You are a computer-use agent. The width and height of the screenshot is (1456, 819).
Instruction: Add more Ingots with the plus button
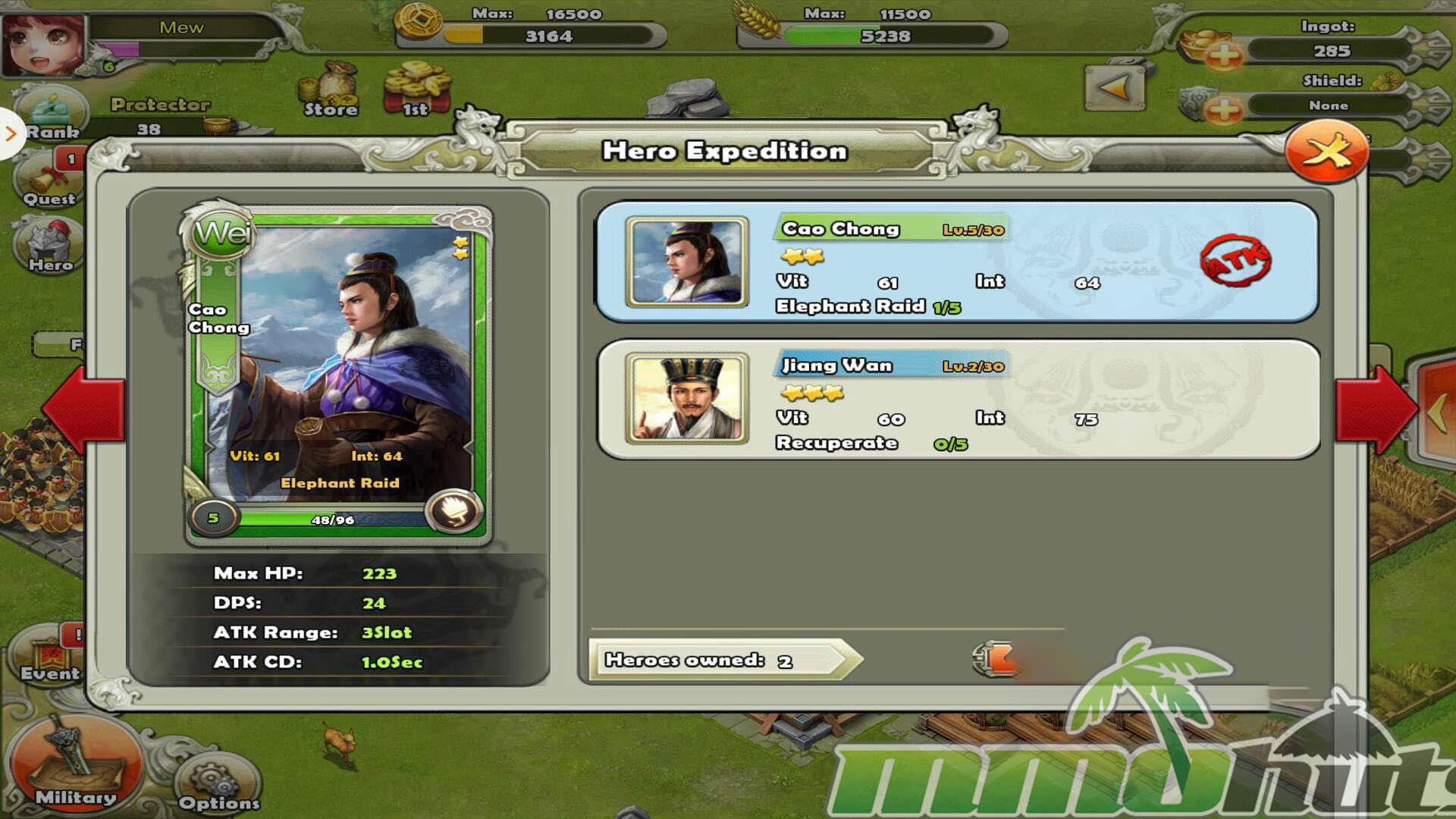click(1223, 54)
